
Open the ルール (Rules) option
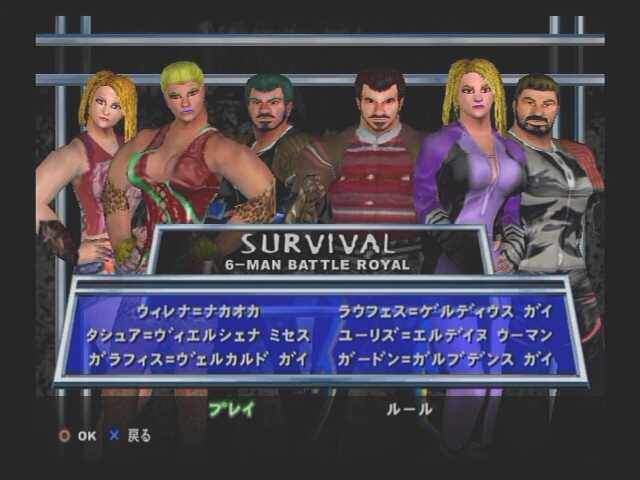coord(410,408)
